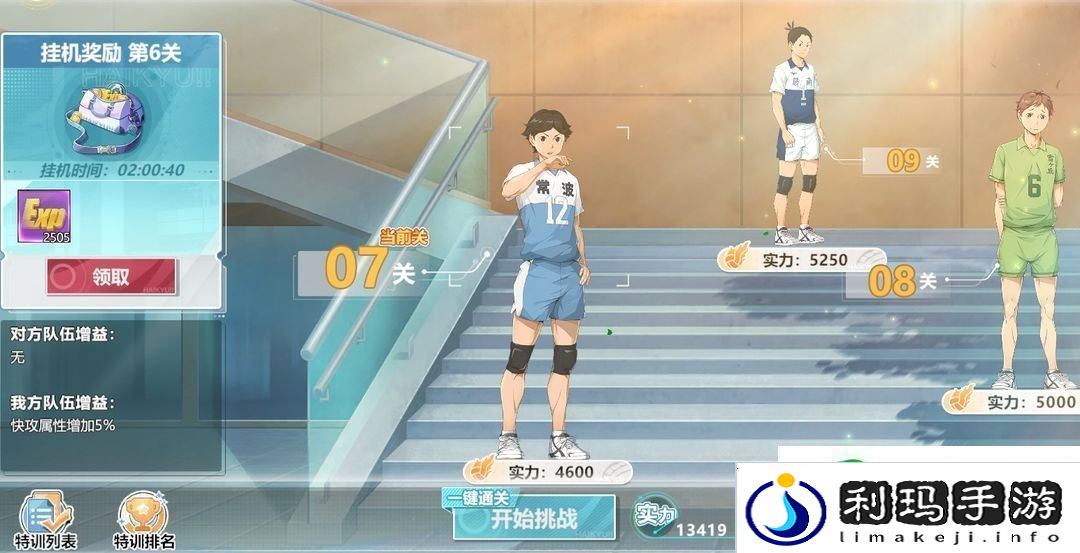This screenshot has height=553, width=1080.
Task: Claim the idle reward with 领取 button
Action: click(111, 277)
